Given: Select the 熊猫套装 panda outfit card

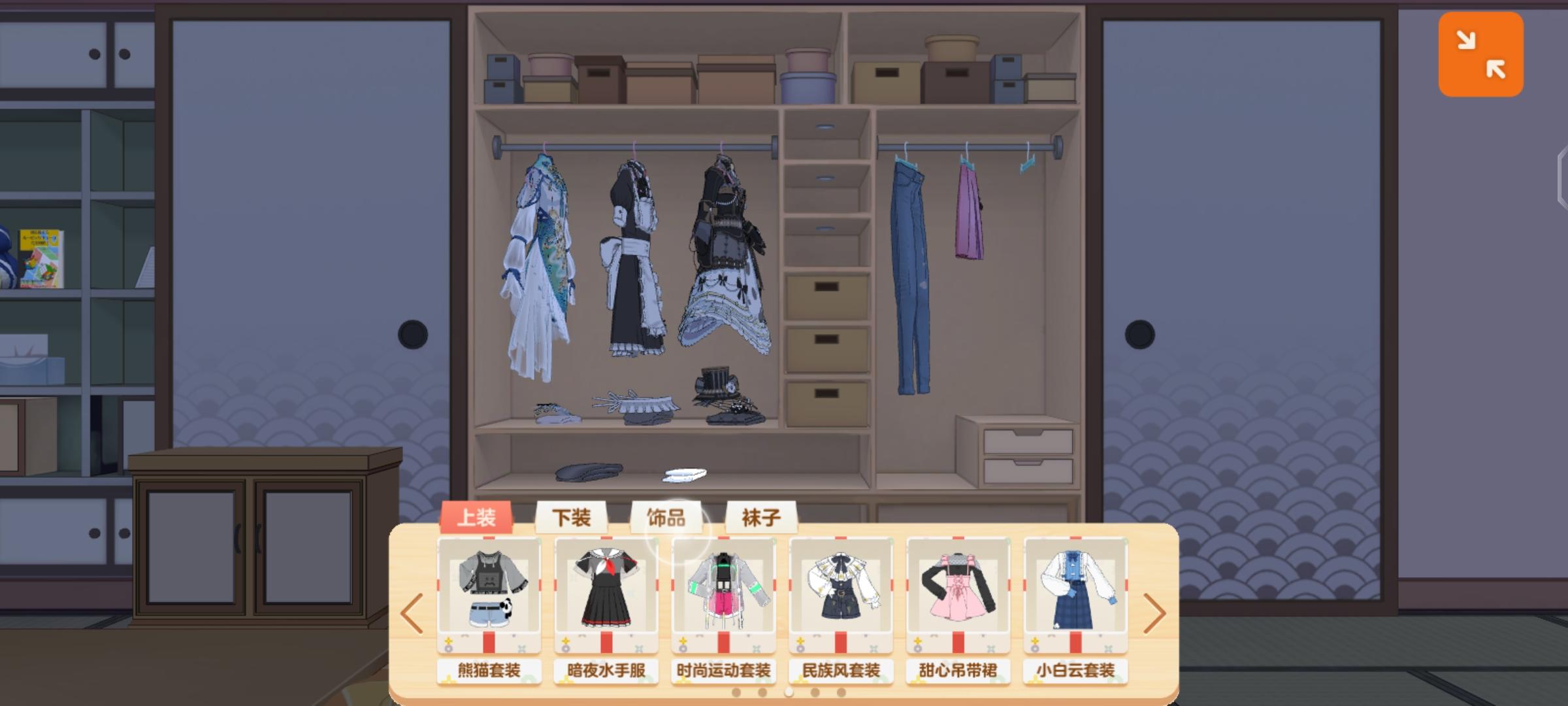Looking at the screenshot, I should click(489, 592).
